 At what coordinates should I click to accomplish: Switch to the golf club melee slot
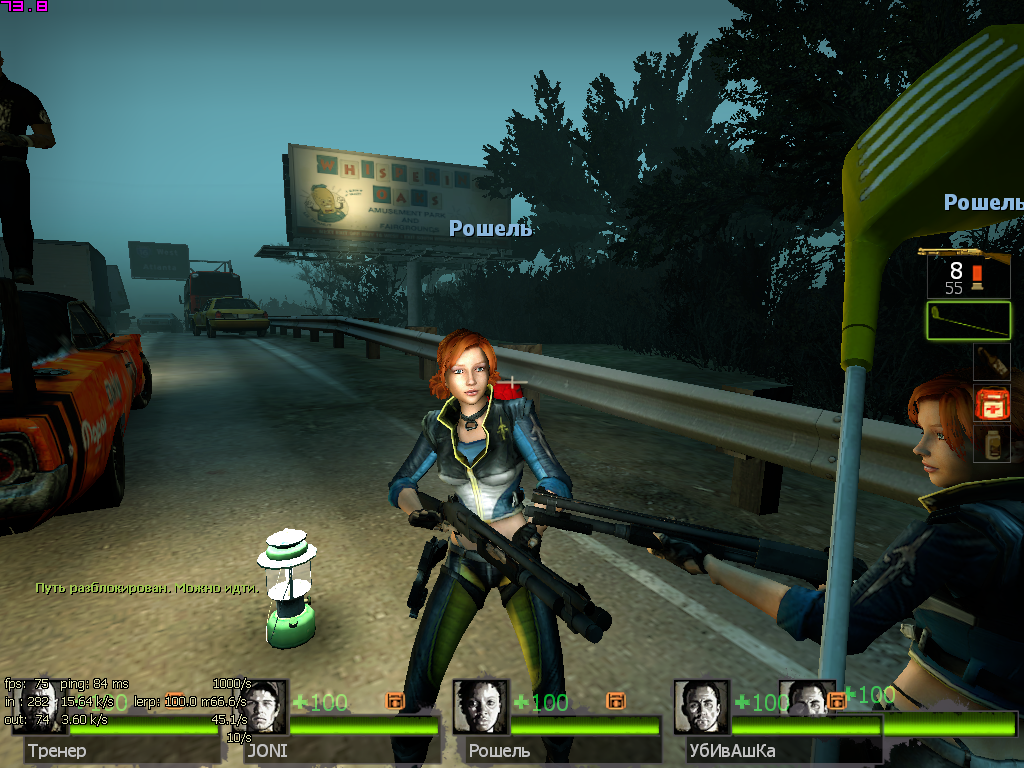click(968, 320)
